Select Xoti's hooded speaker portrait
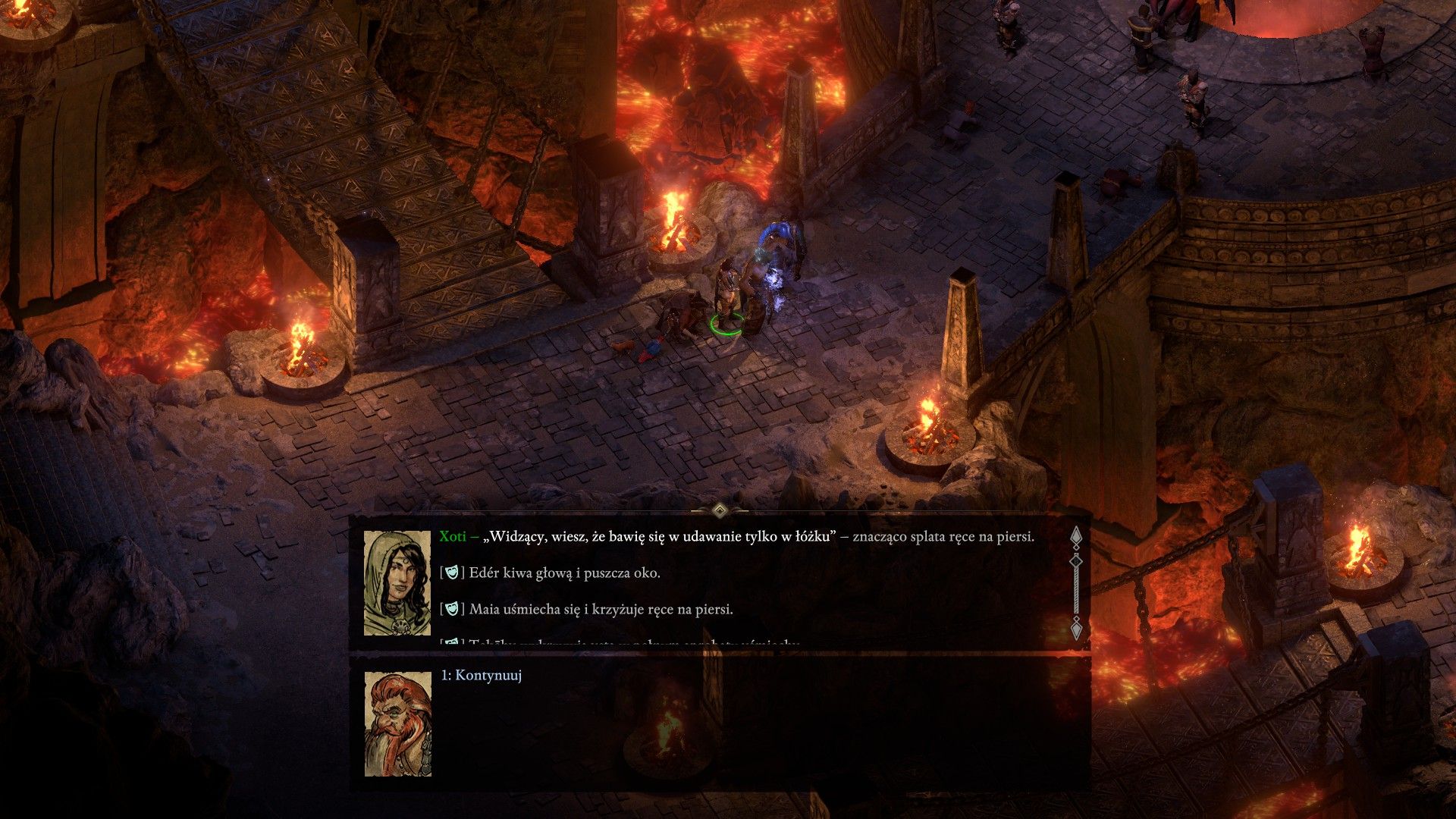The height and width of the screenshot is (819, 1456). (x=397, y=582)
